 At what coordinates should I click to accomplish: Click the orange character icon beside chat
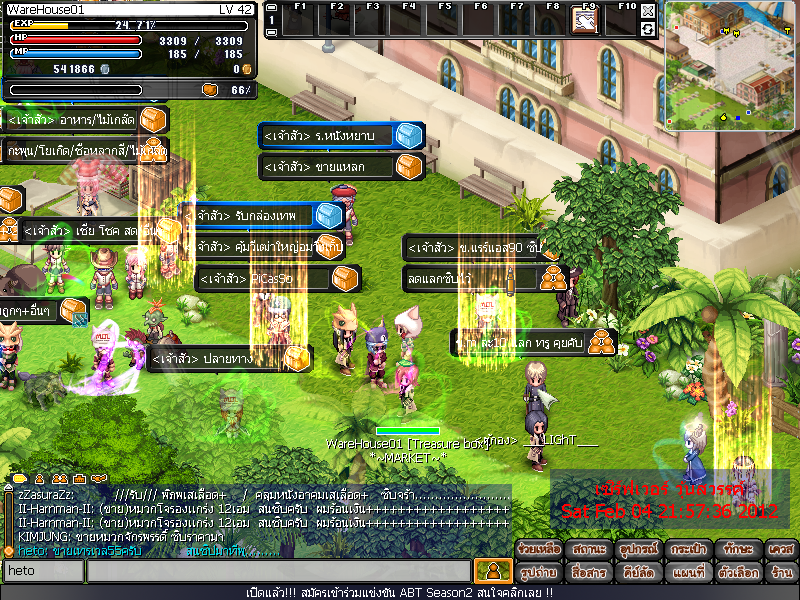tap(492, 571)
